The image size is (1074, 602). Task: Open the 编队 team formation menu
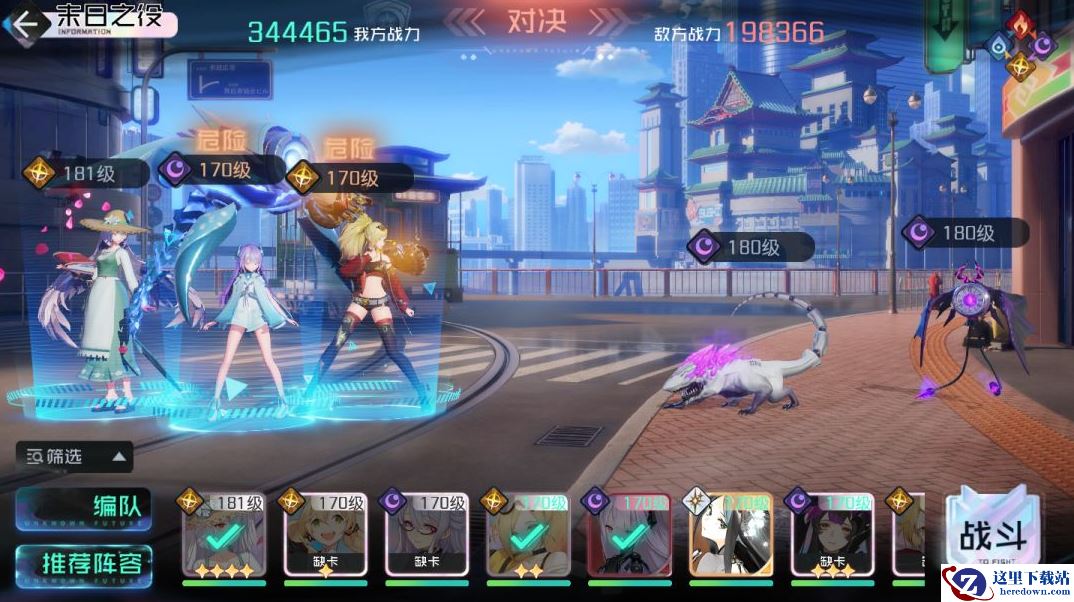click(x=84, y=508)
